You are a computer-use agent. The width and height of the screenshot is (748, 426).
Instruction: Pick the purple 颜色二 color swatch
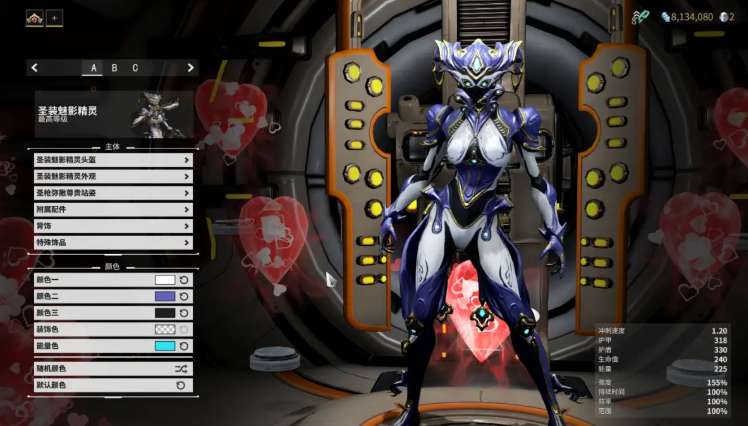point(165,296)
